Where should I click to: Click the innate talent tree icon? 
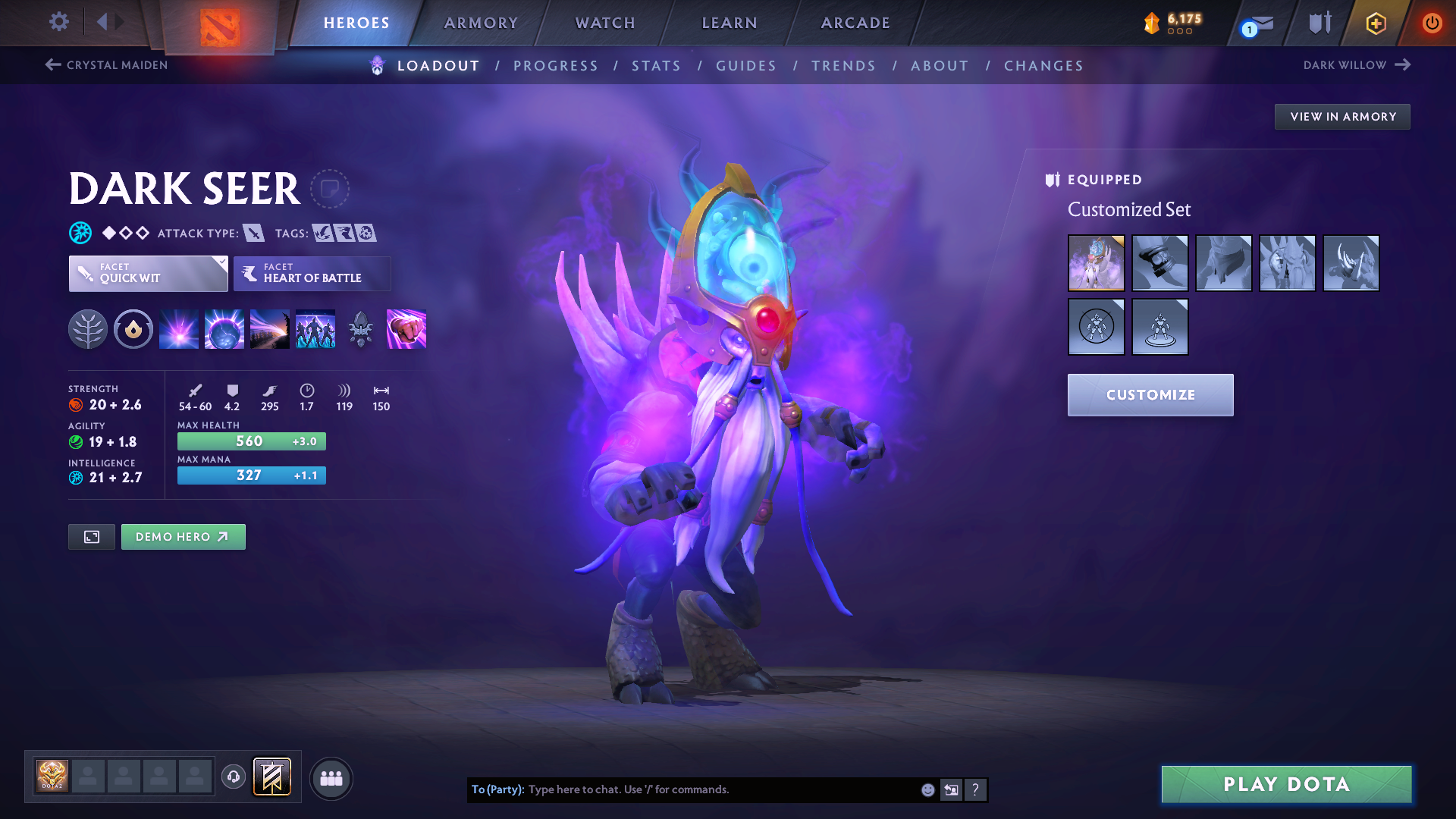click(88, 329)
